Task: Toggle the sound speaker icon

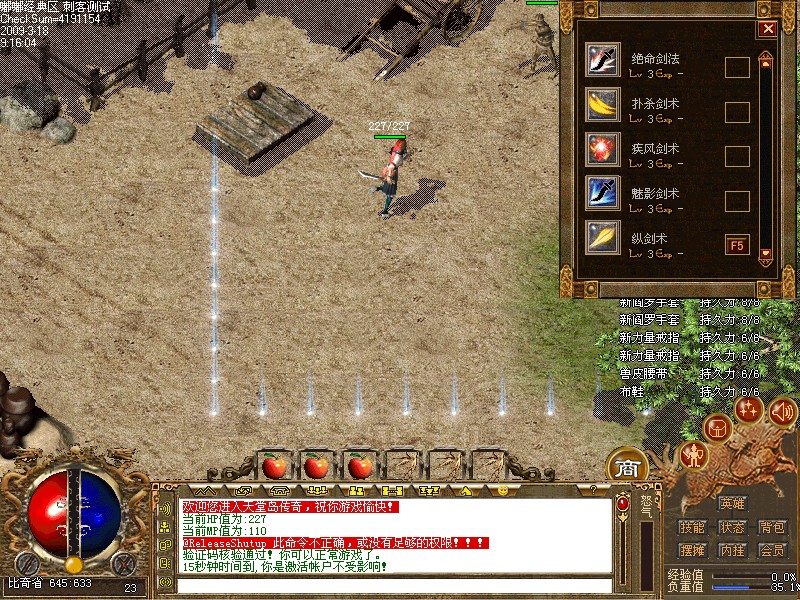Action: [x=782, y=409]
